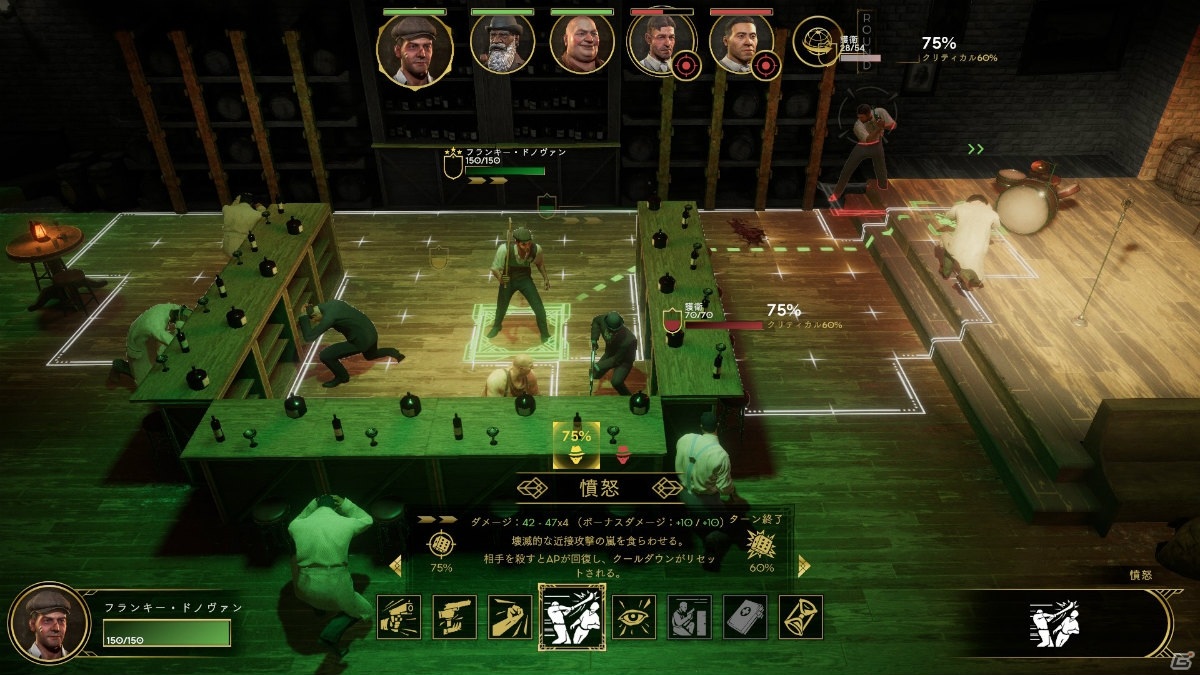This screenshot has height=675, width=1200.
Task: Choose the aimed pistol shot ability
Action: point(455,617)
